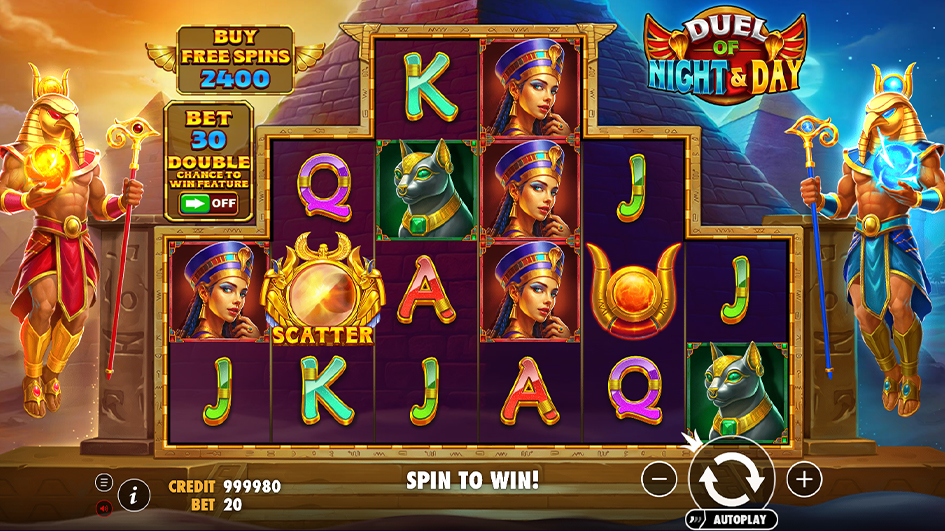Open the Autoplay options
The width and height of the screenshot is (945, 531).
coord(732,521)
